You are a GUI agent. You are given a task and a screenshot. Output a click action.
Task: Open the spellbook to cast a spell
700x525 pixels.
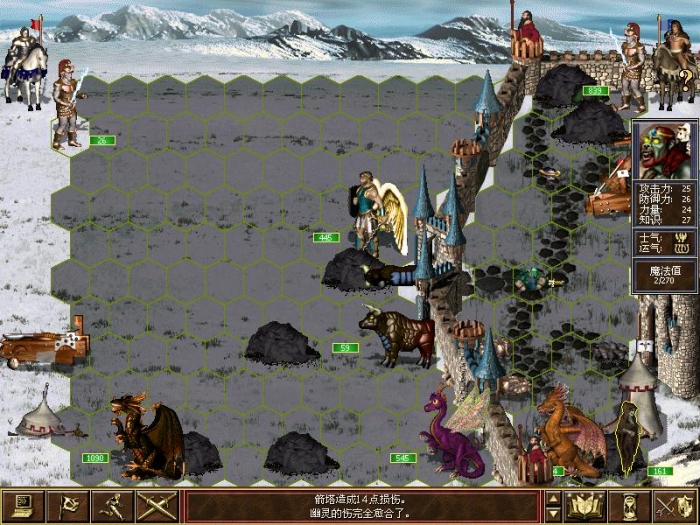click(x=585, y=505)
